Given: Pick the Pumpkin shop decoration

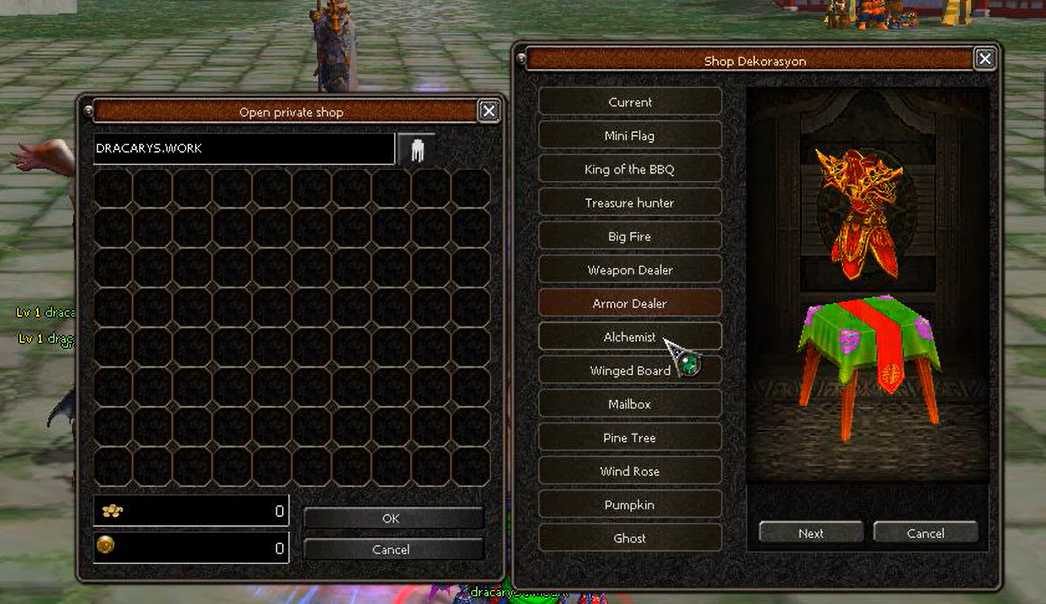Looking at the screenshot, I should tap(630, 505).
